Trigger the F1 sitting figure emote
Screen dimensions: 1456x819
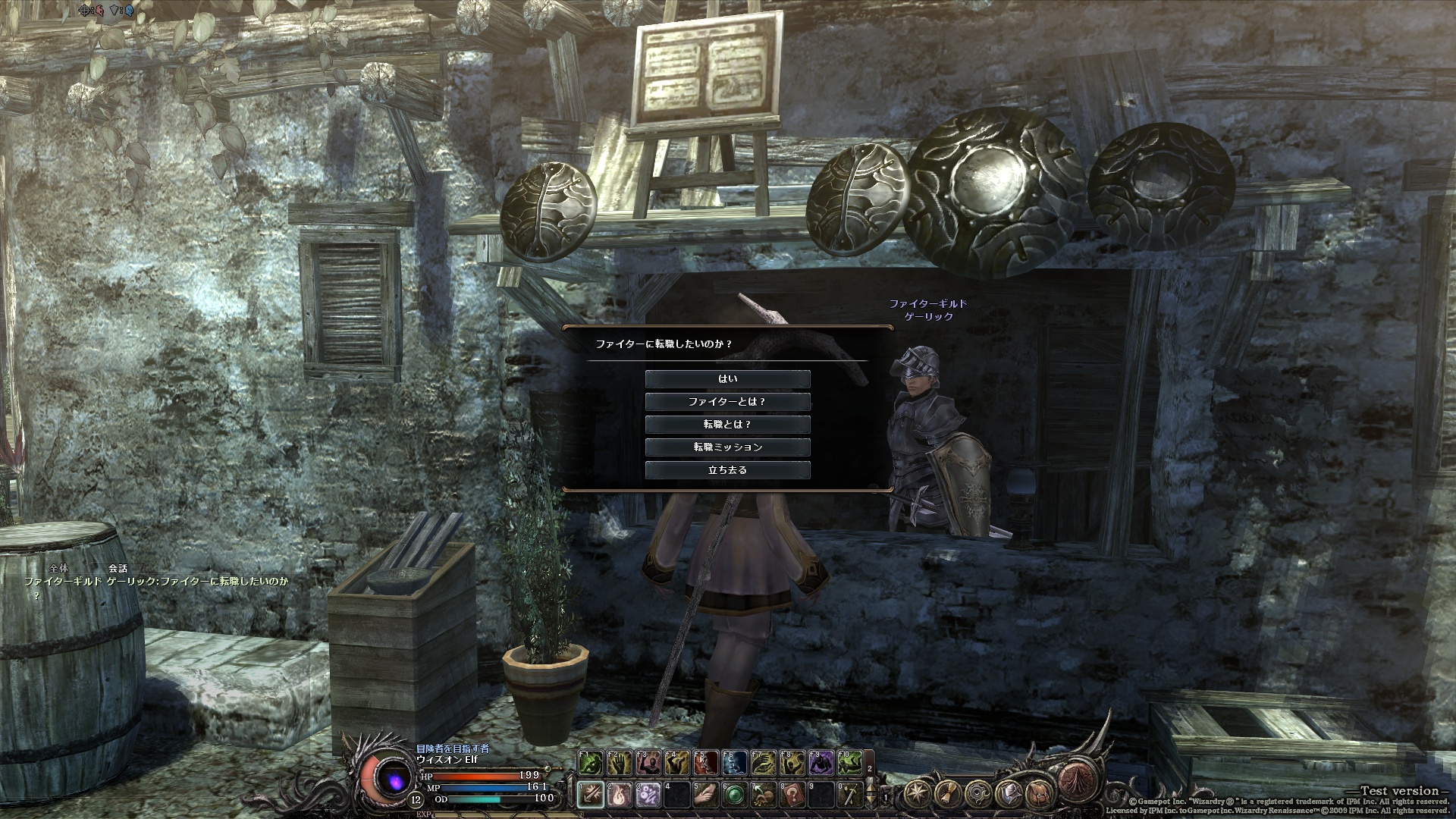(x=591, y=762)
